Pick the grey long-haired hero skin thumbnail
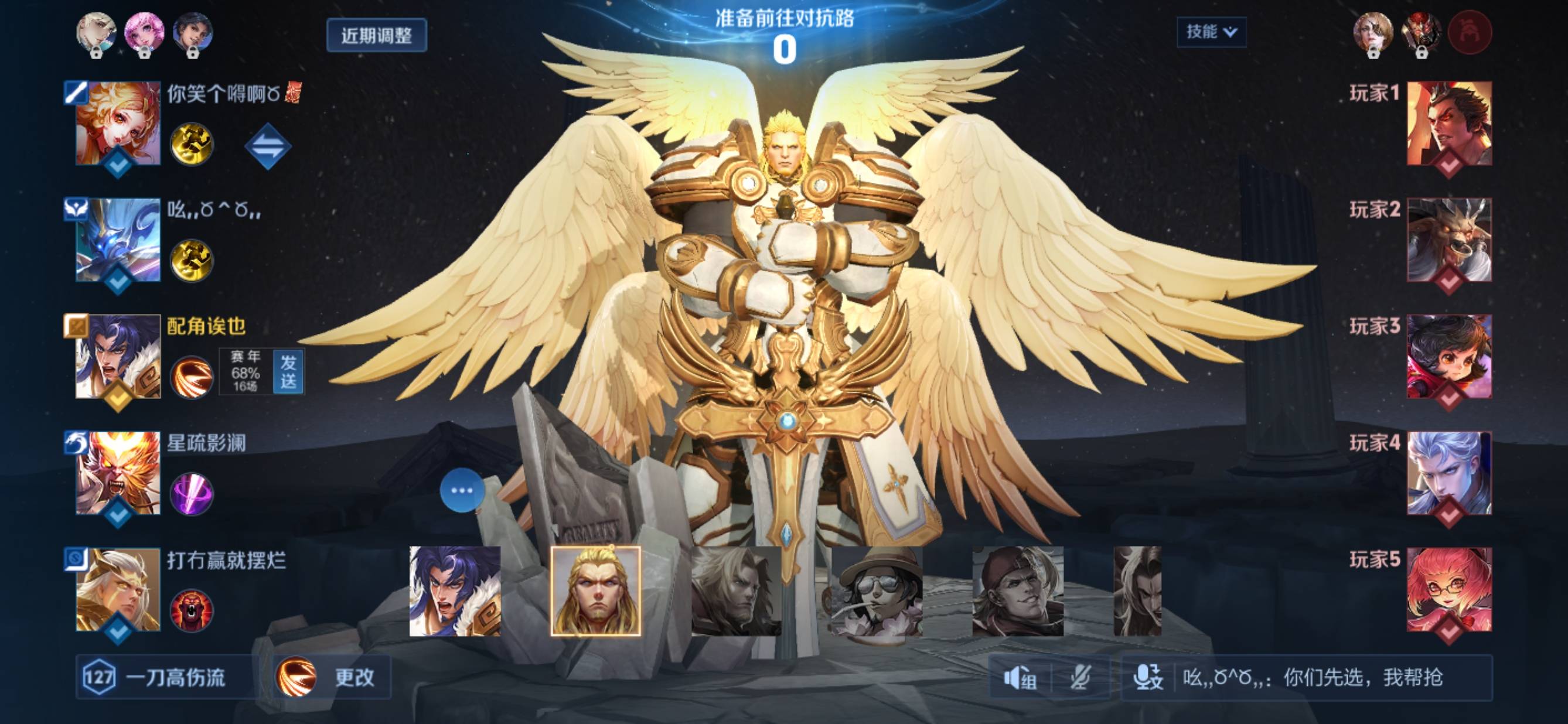Viewport: 1568px width, 724px height. (736, 591)
